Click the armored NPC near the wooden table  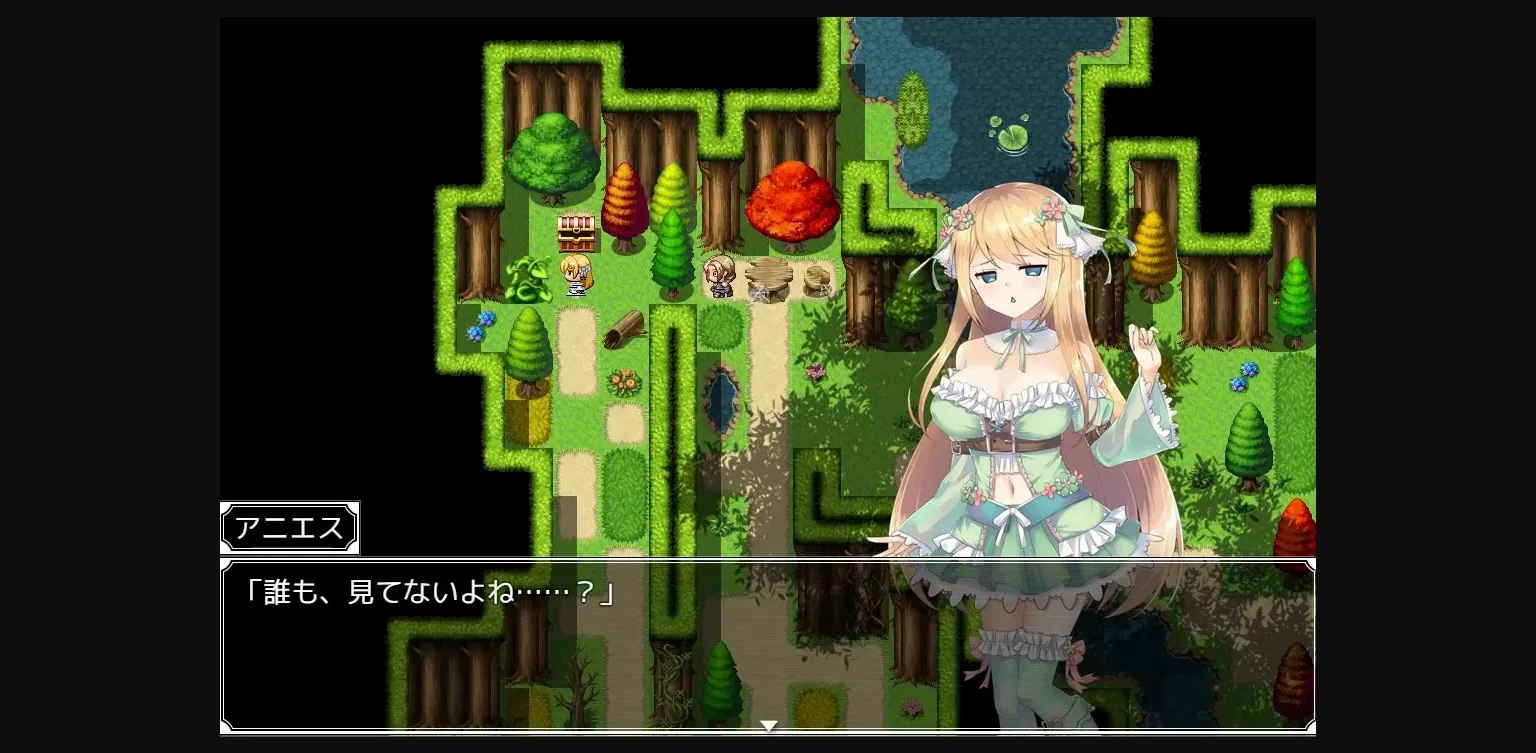pos(720,277)
